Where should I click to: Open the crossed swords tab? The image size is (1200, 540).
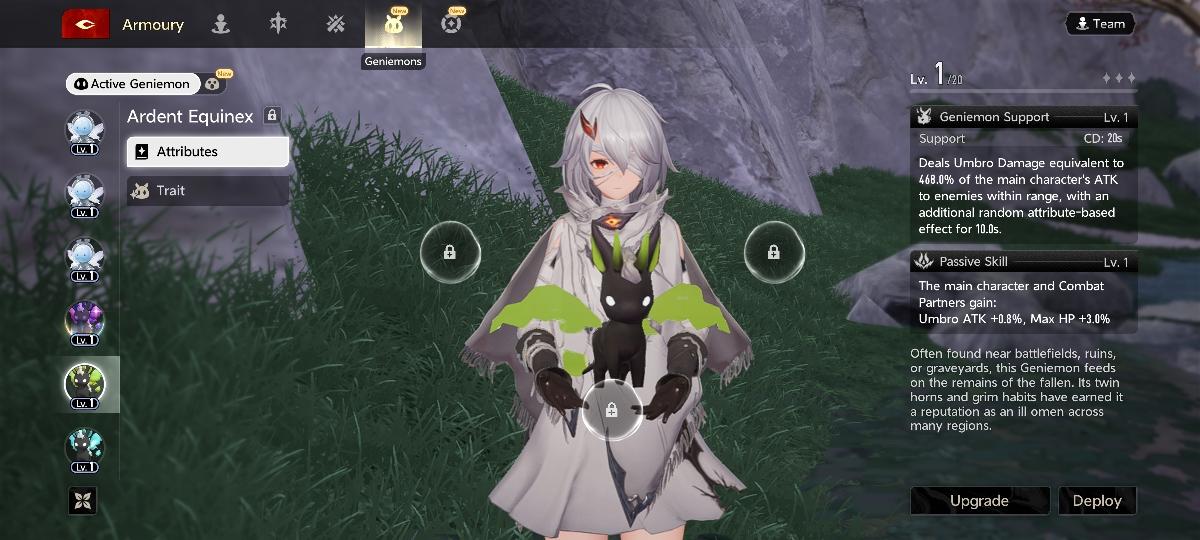click(335, 25)
